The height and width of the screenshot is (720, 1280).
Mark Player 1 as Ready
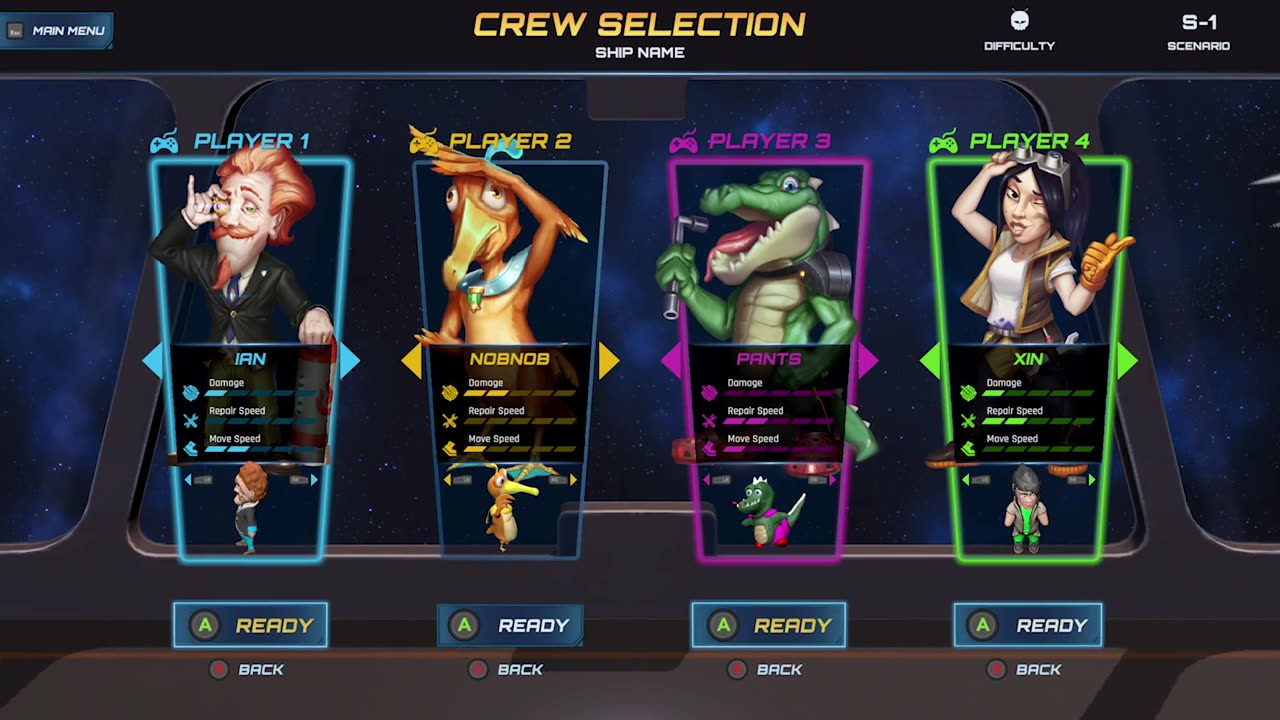click(250, 625)
